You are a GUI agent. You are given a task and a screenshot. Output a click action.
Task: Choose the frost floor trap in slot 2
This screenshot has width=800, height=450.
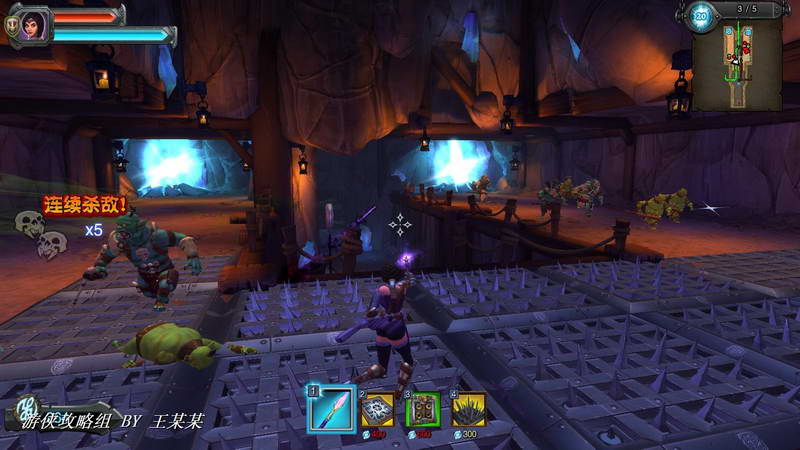pyautogui.click(x=378, y=409)
